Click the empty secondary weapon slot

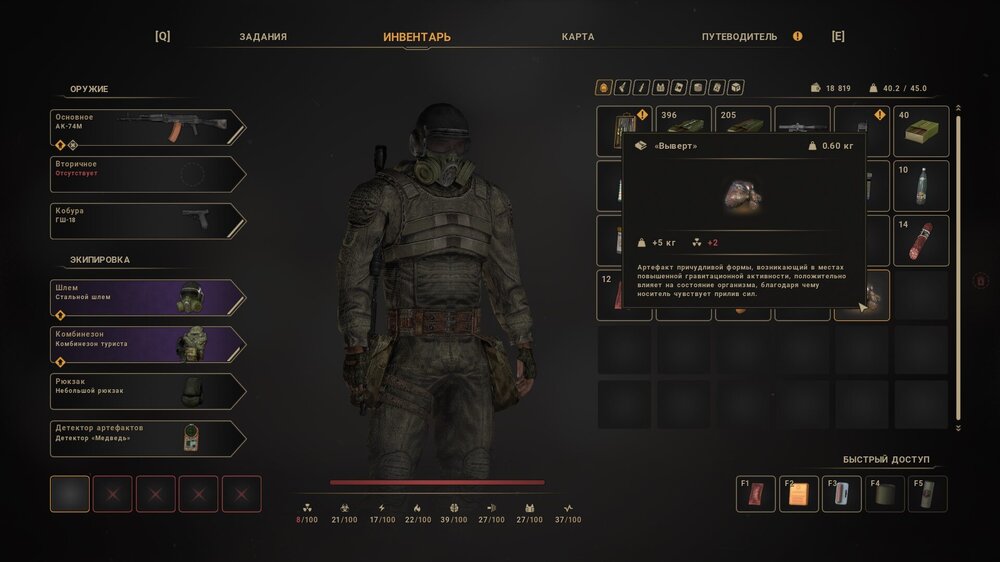pyautogui.click(x=147, y=174)
